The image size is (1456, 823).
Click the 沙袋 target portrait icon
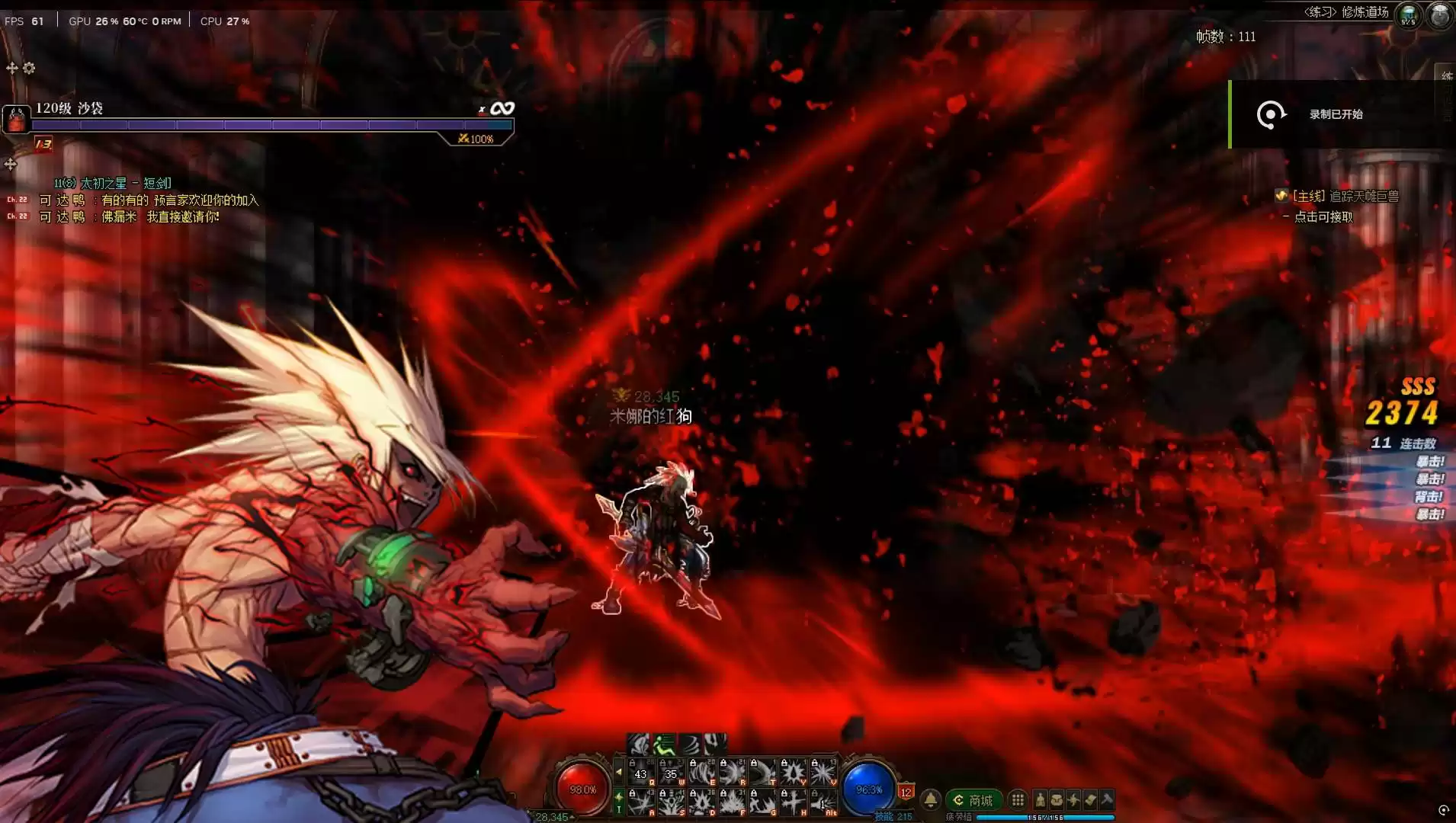coord(16,120)
